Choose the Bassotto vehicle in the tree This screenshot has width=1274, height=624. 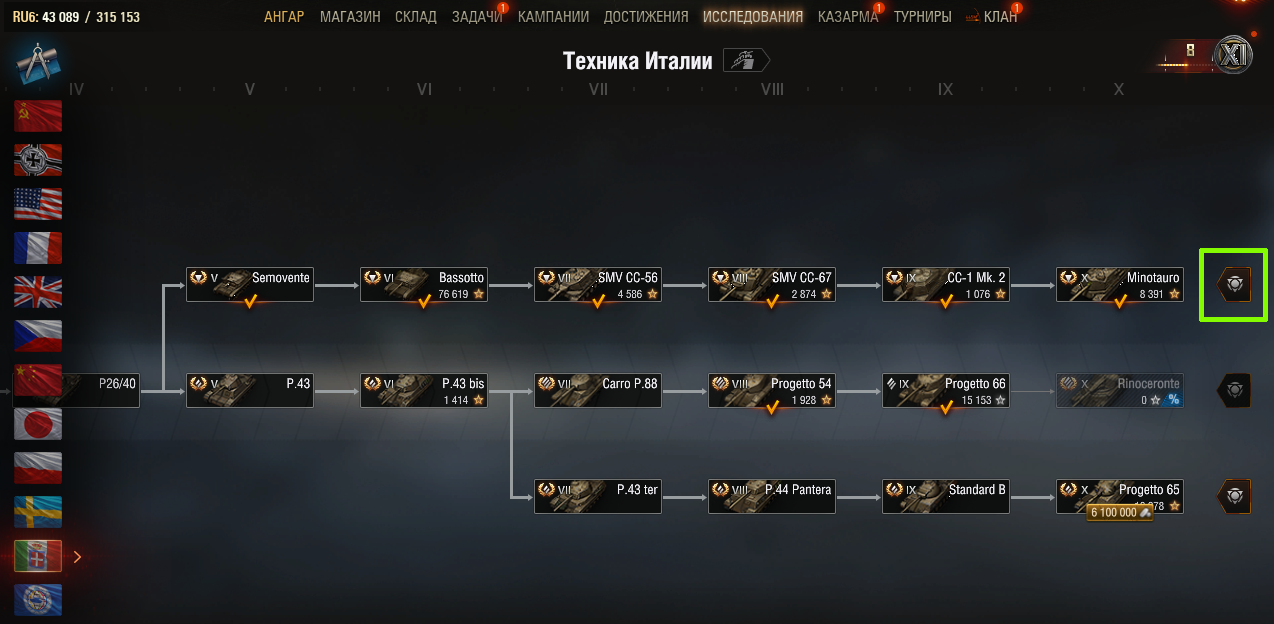pyautogui.click(x=424, y=285)
